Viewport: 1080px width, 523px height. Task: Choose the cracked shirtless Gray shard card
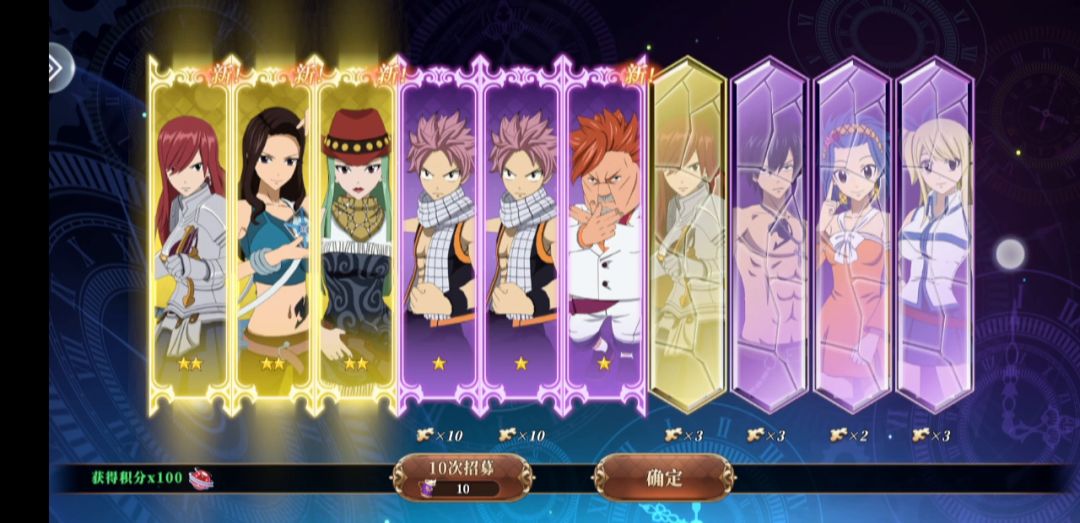pyautogui.click(x=769, y=235)
